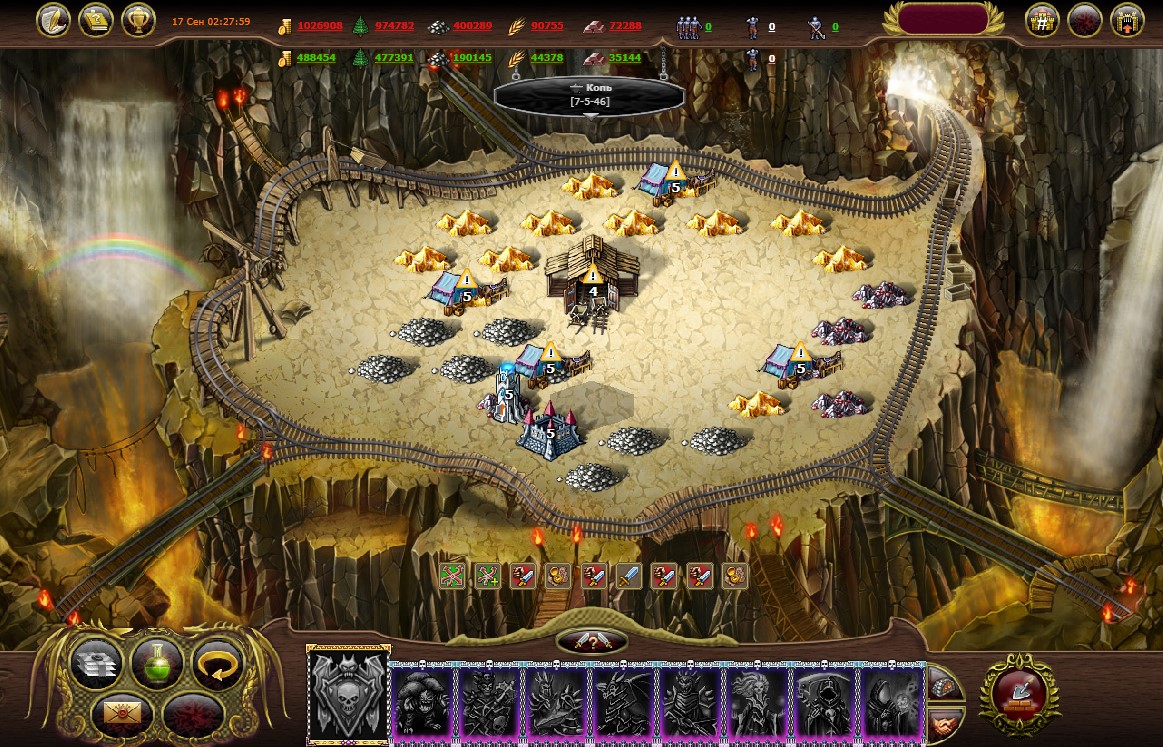The image size is (1163, 747).
Task: Open the Копь location selector plate
Action: [x=590, y=96]
